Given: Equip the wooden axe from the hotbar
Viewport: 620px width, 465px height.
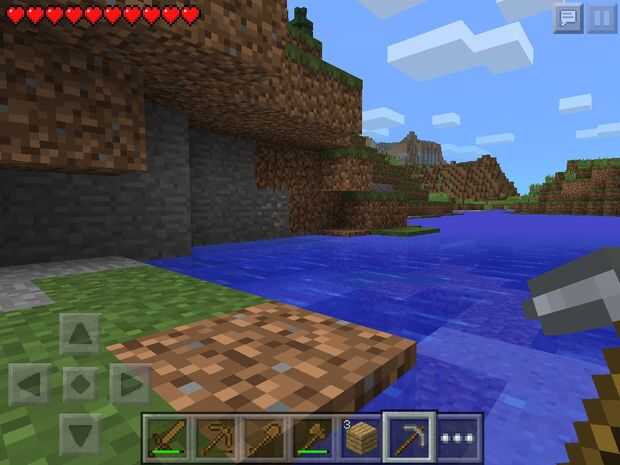Looking at the screenshot, I should [x=312, y=437].
